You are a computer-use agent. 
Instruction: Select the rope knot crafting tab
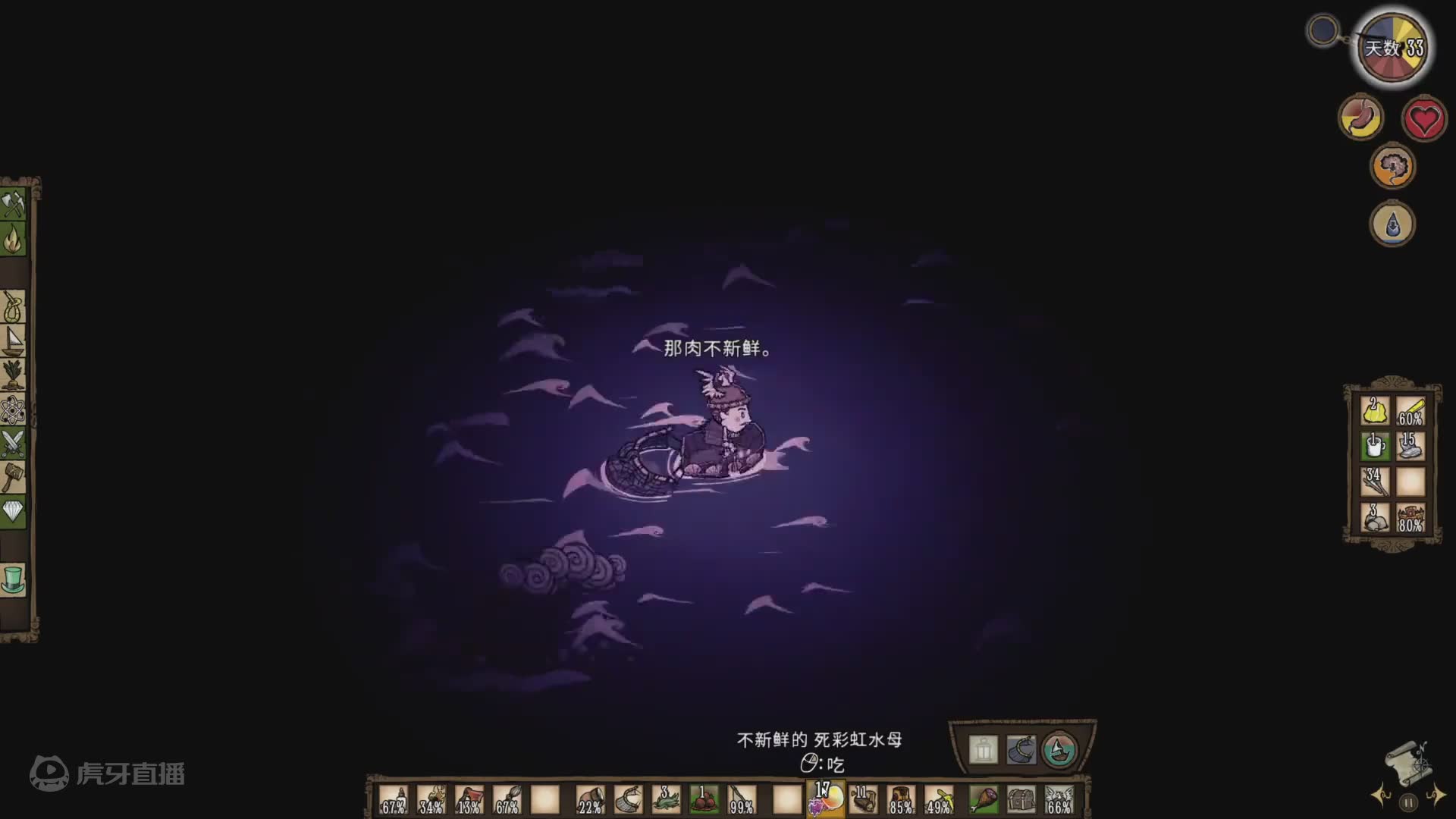tap(14, 307)
